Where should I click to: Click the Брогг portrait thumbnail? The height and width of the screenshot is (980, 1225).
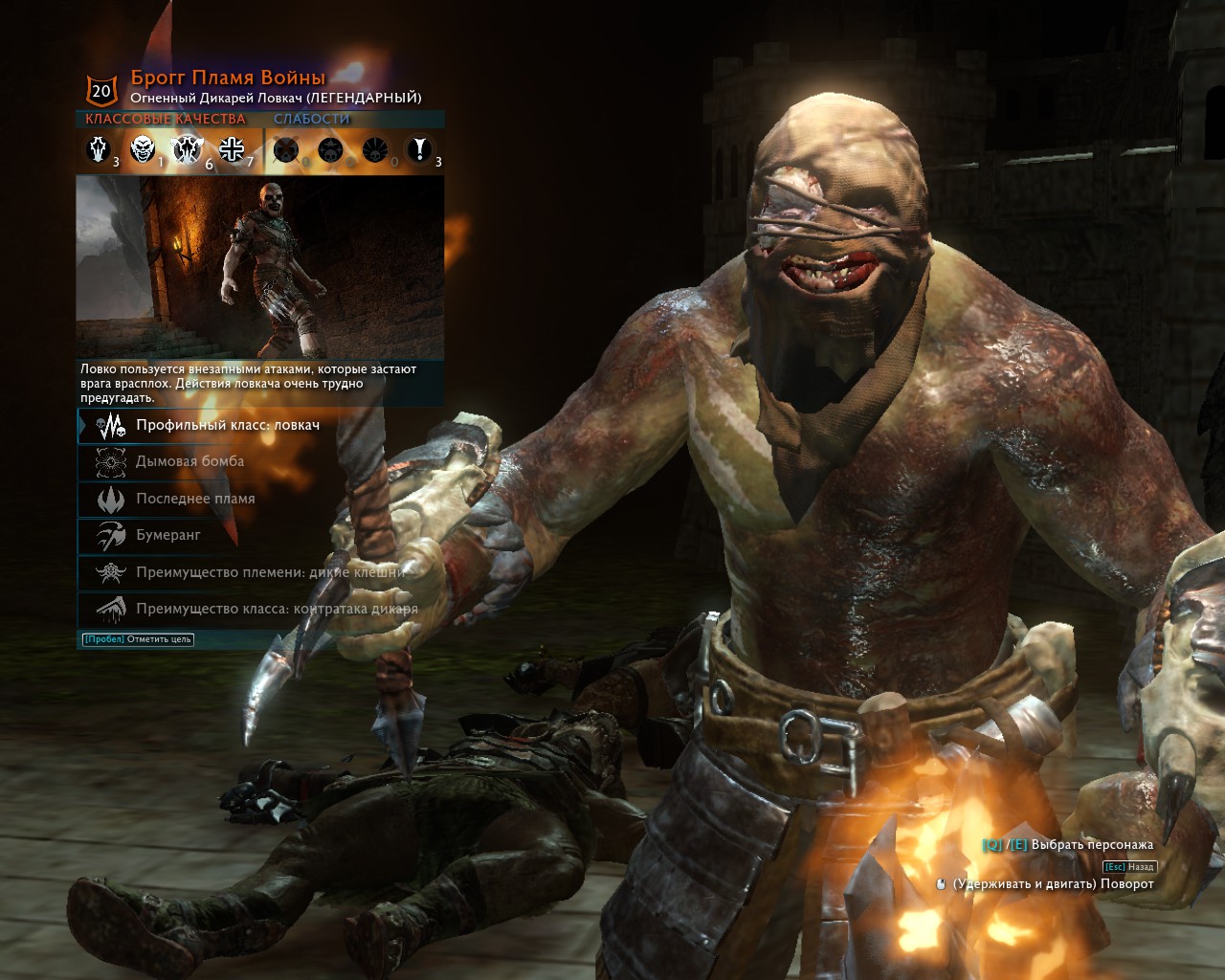[259, 267]
